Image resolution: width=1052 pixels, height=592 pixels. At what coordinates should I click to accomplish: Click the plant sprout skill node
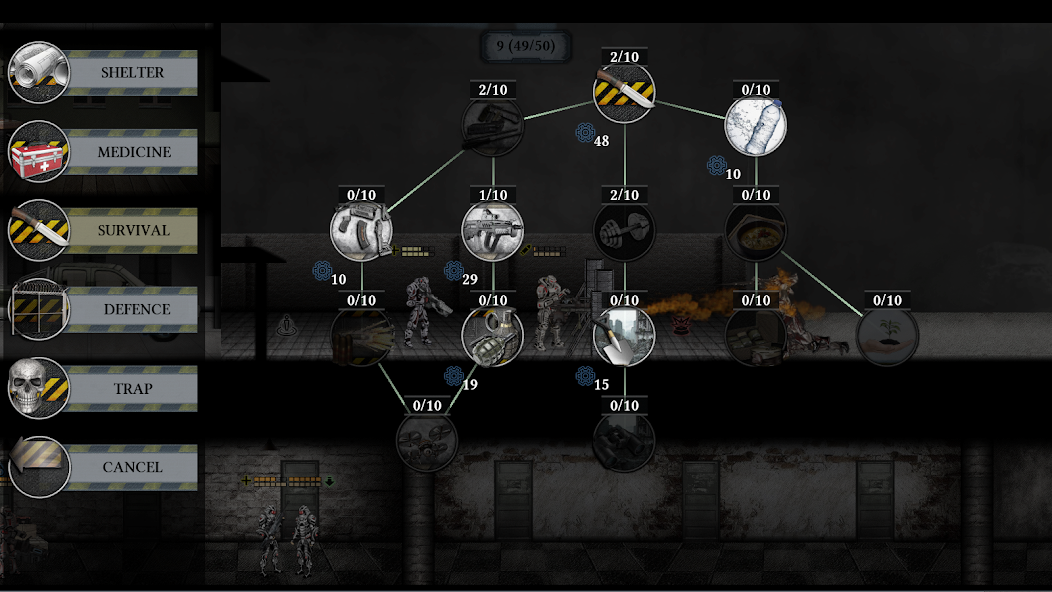[887, 336]
